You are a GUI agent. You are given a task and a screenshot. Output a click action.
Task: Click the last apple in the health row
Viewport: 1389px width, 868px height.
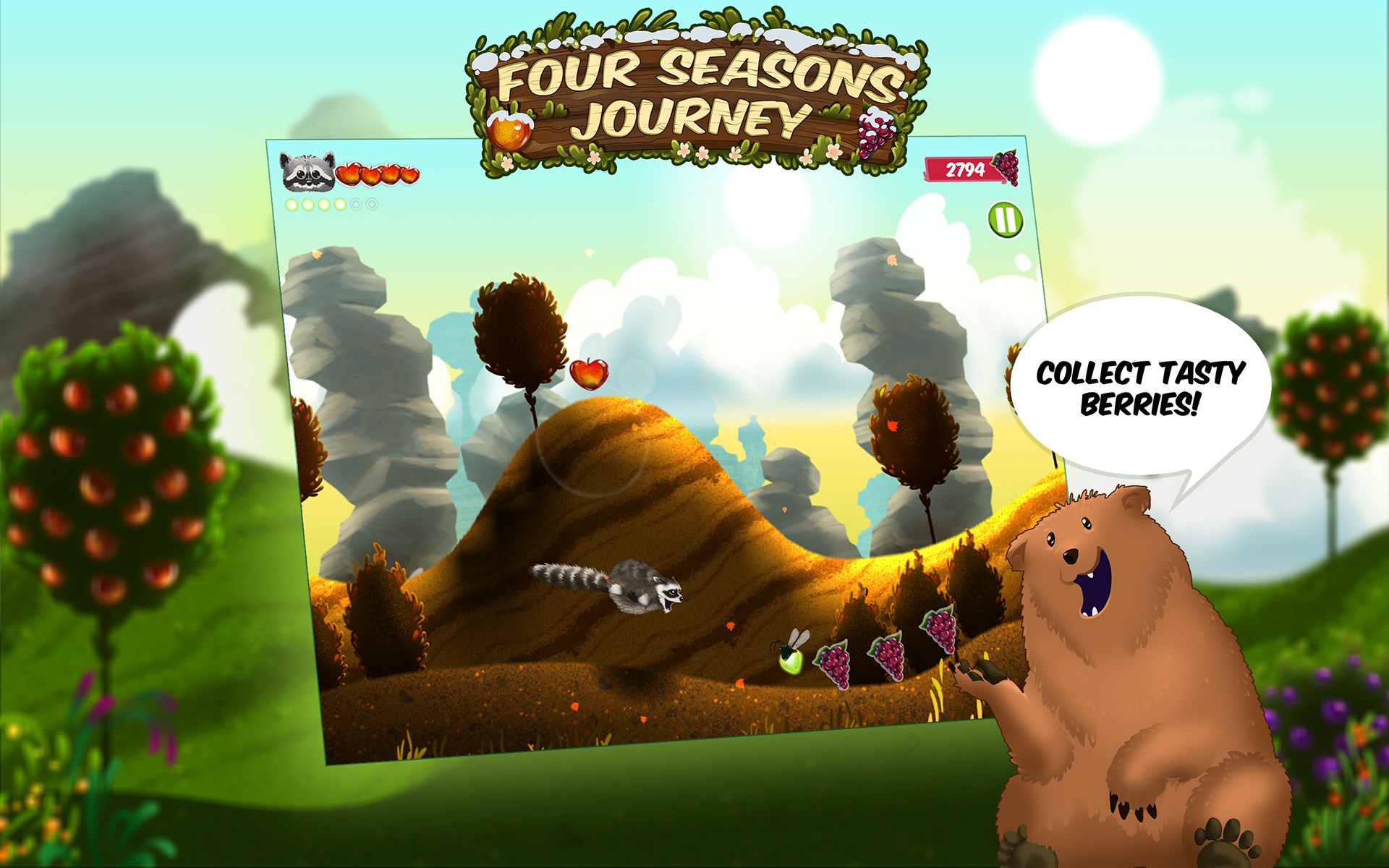[409, 174]
